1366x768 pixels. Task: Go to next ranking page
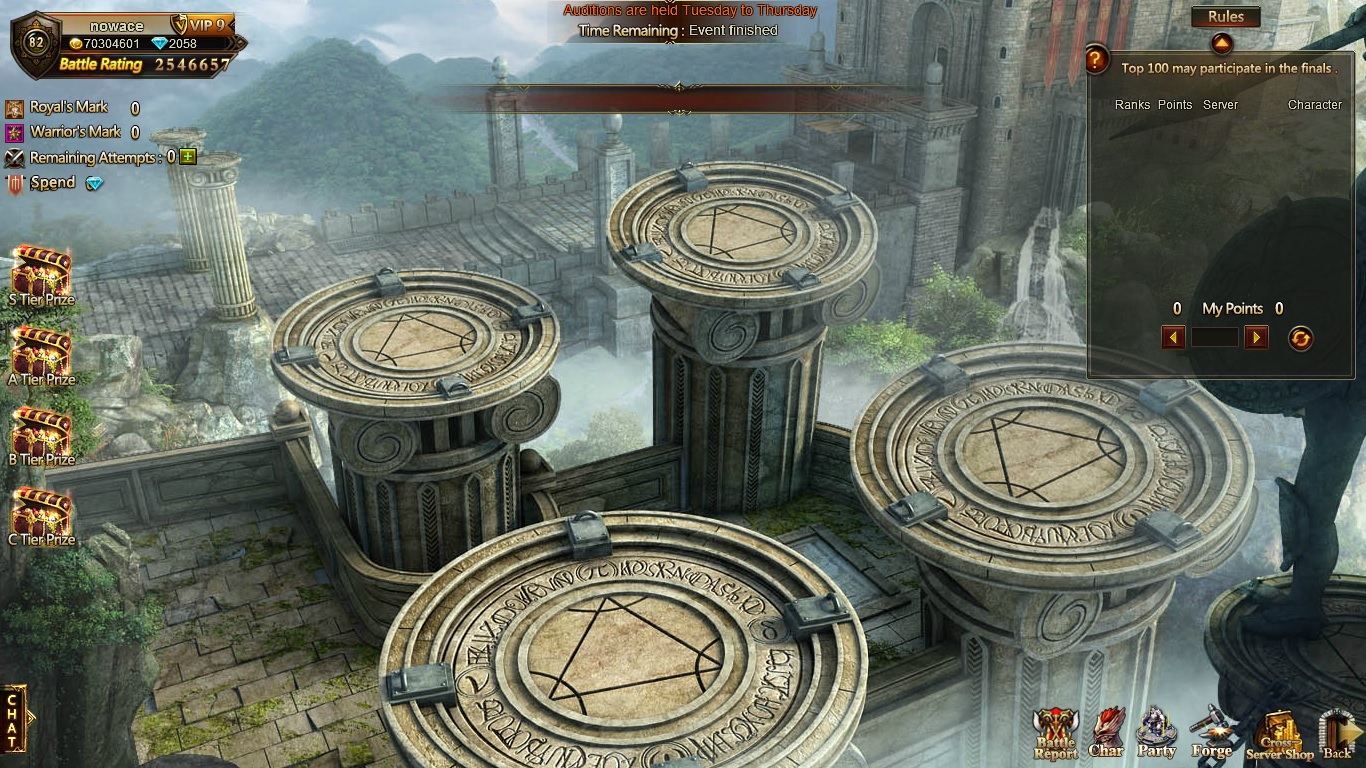pyautogui.click(x=1256, y=338)
